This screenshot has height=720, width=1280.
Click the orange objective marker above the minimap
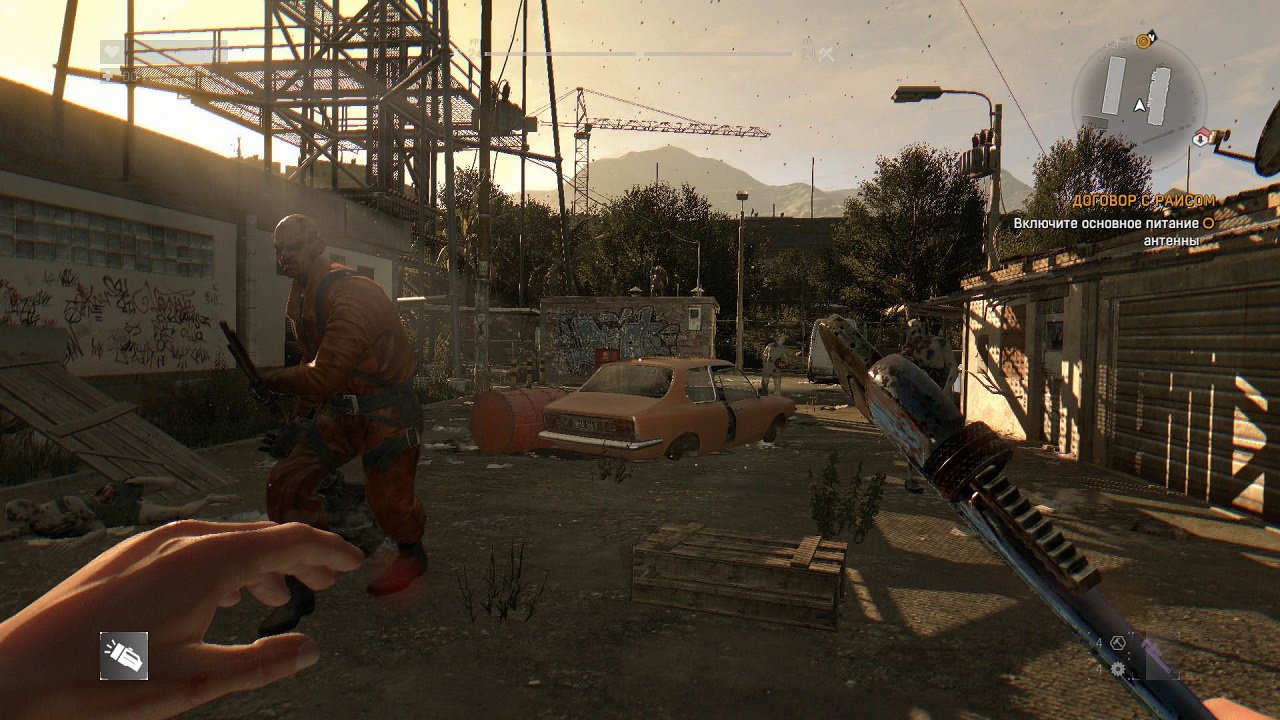click(1143, 41)
